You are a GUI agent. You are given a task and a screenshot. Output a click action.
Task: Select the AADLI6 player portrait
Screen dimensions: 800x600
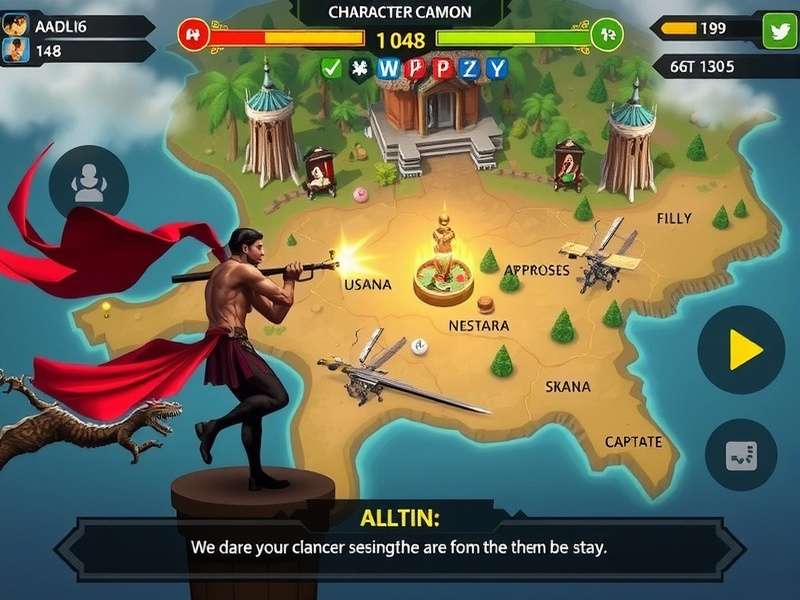pos(15,25)
